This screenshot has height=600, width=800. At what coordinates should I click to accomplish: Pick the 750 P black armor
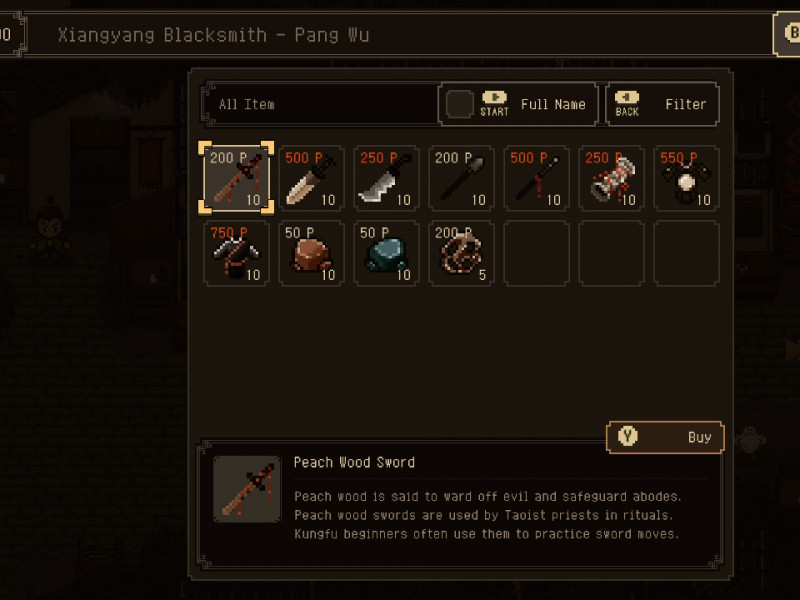[x=236, y=253]
